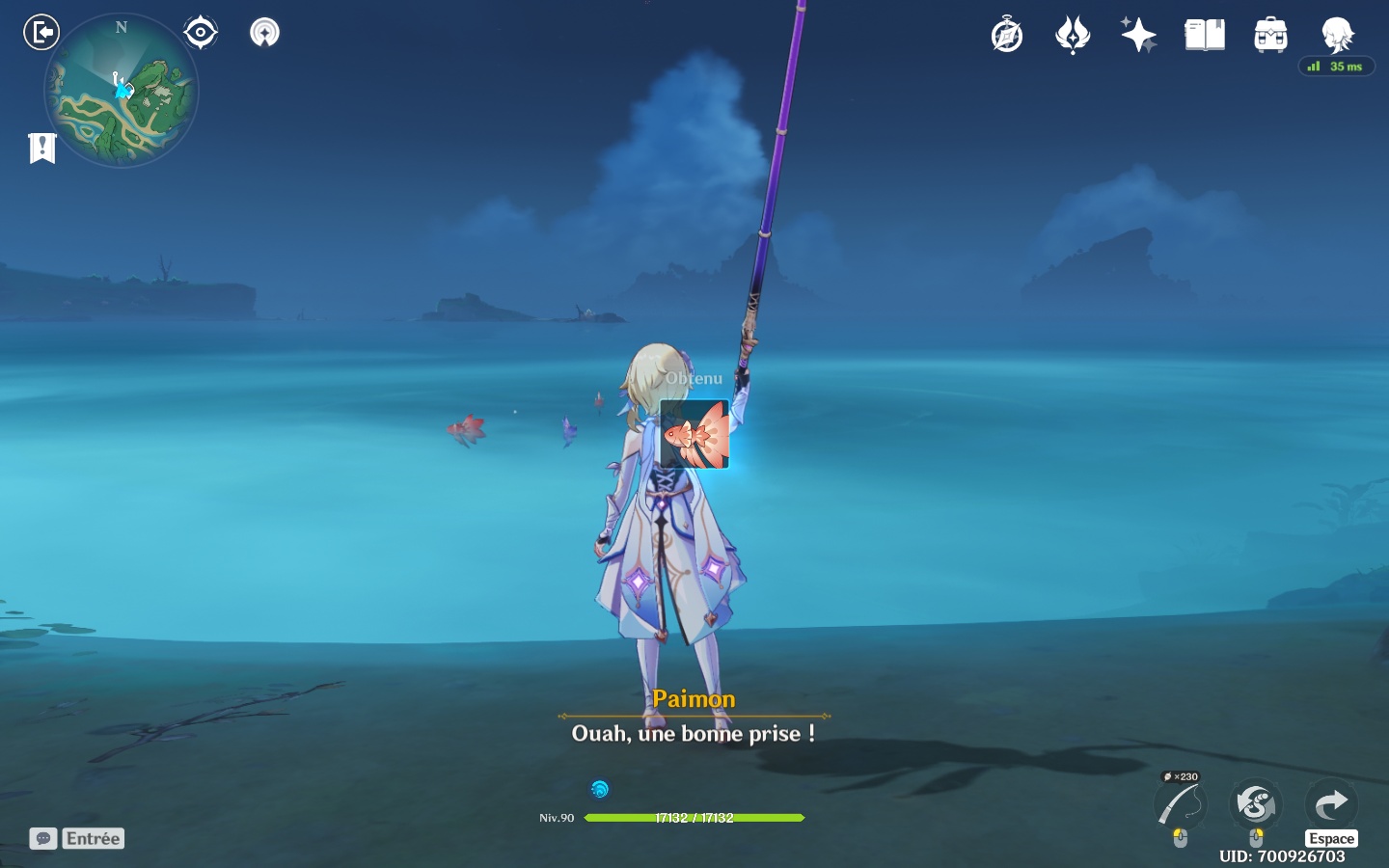Screen dimensions: 1389x868
Task: Open the Adventurer Handbook book icon
Action: click(x=1205, y=36)
